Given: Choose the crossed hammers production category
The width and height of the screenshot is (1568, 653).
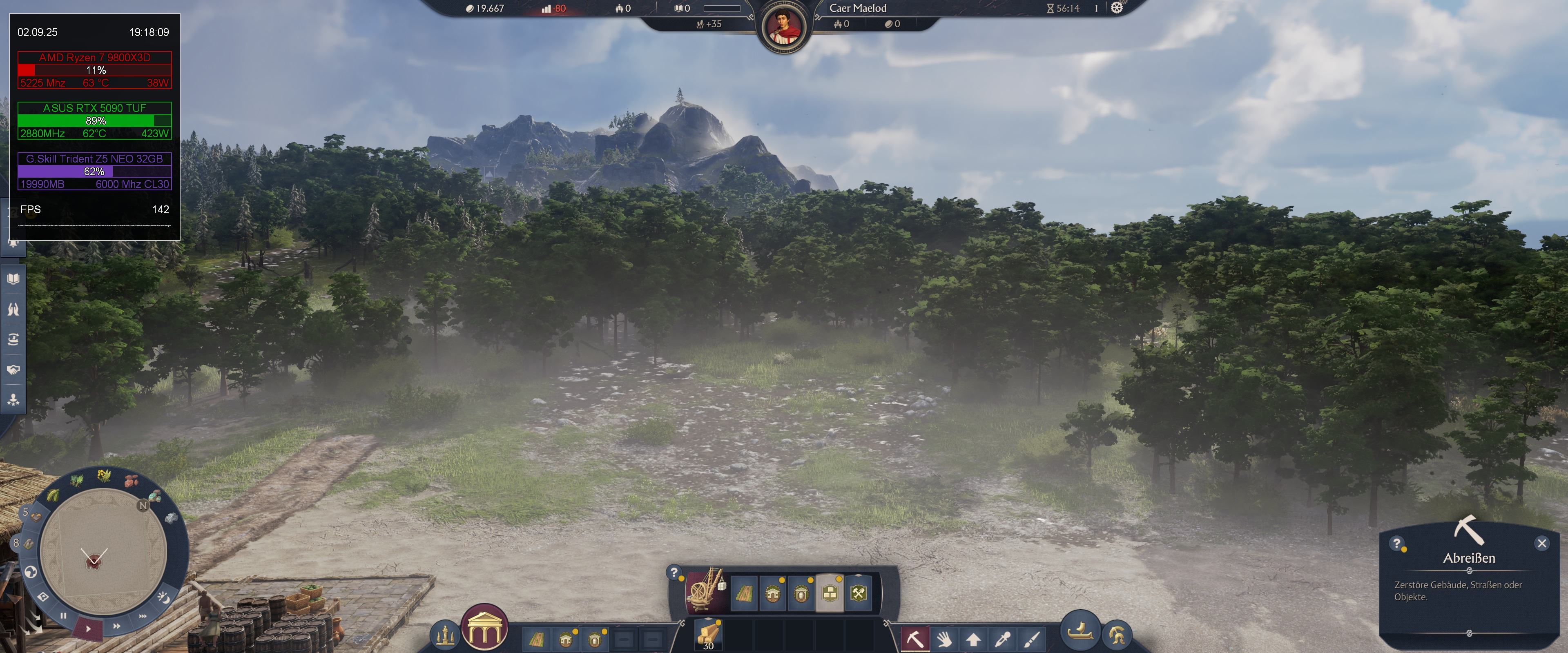Looking at the screenshot, I should 858,593.
